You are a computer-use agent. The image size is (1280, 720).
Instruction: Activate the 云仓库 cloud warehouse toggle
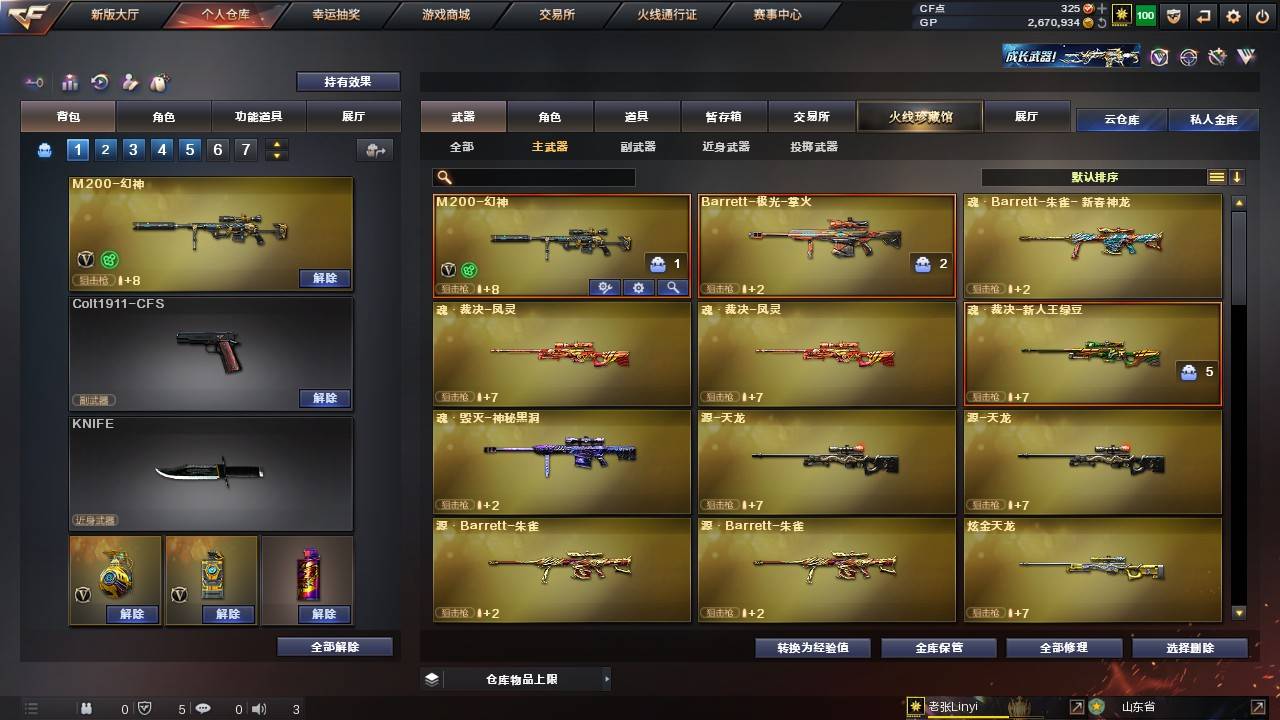click(x=1122, y=120)
